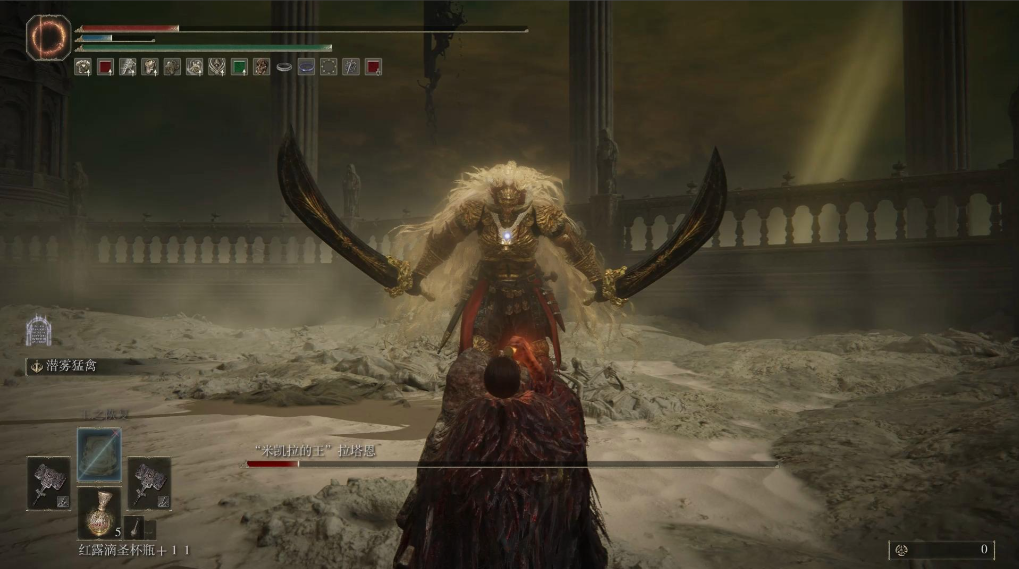Select the crossed-out spell memory slot

coord(99,455)
